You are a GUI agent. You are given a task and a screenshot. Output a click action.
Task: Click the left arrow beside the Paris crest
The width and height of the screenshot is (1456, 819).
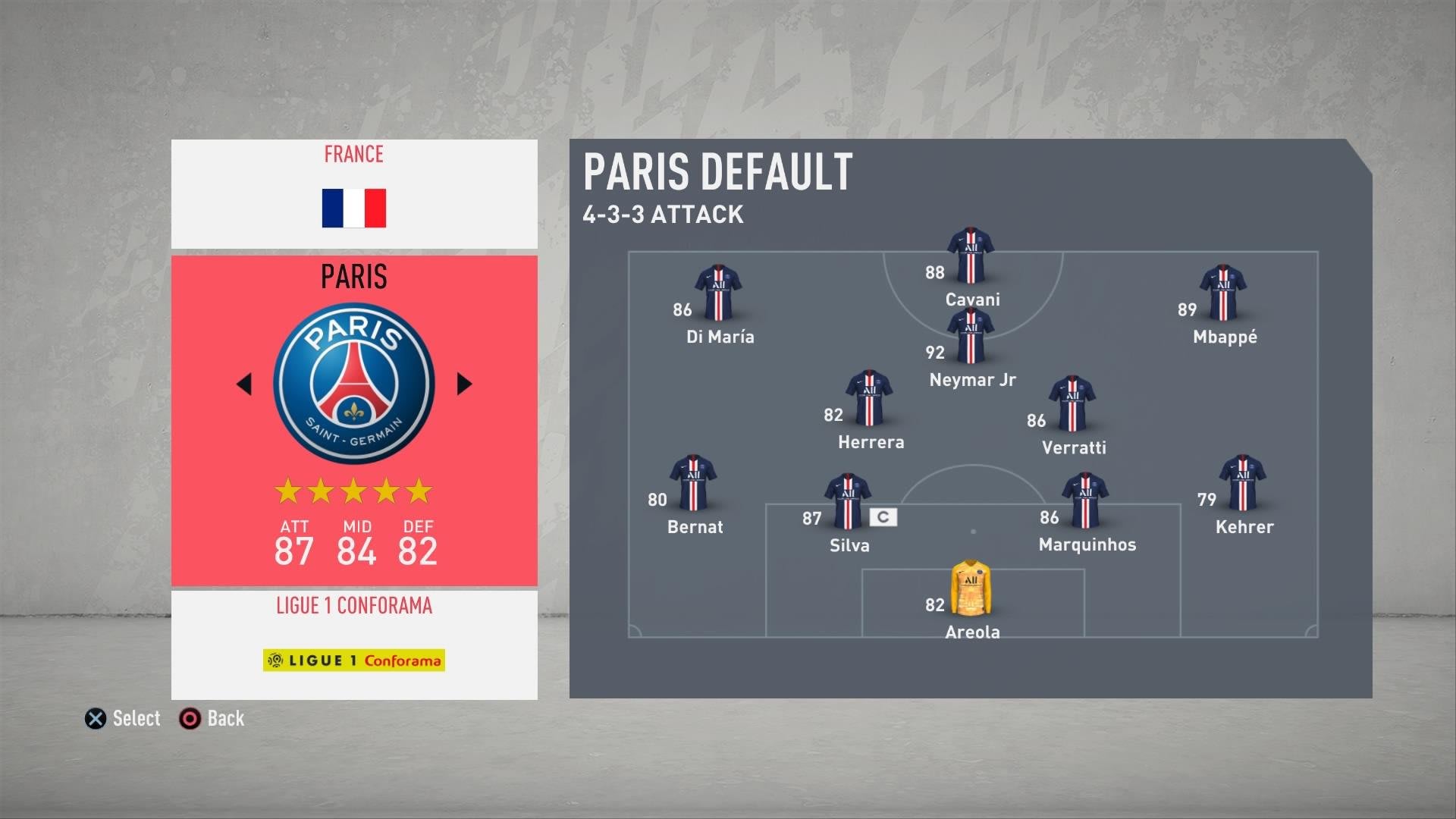(244, 384)
